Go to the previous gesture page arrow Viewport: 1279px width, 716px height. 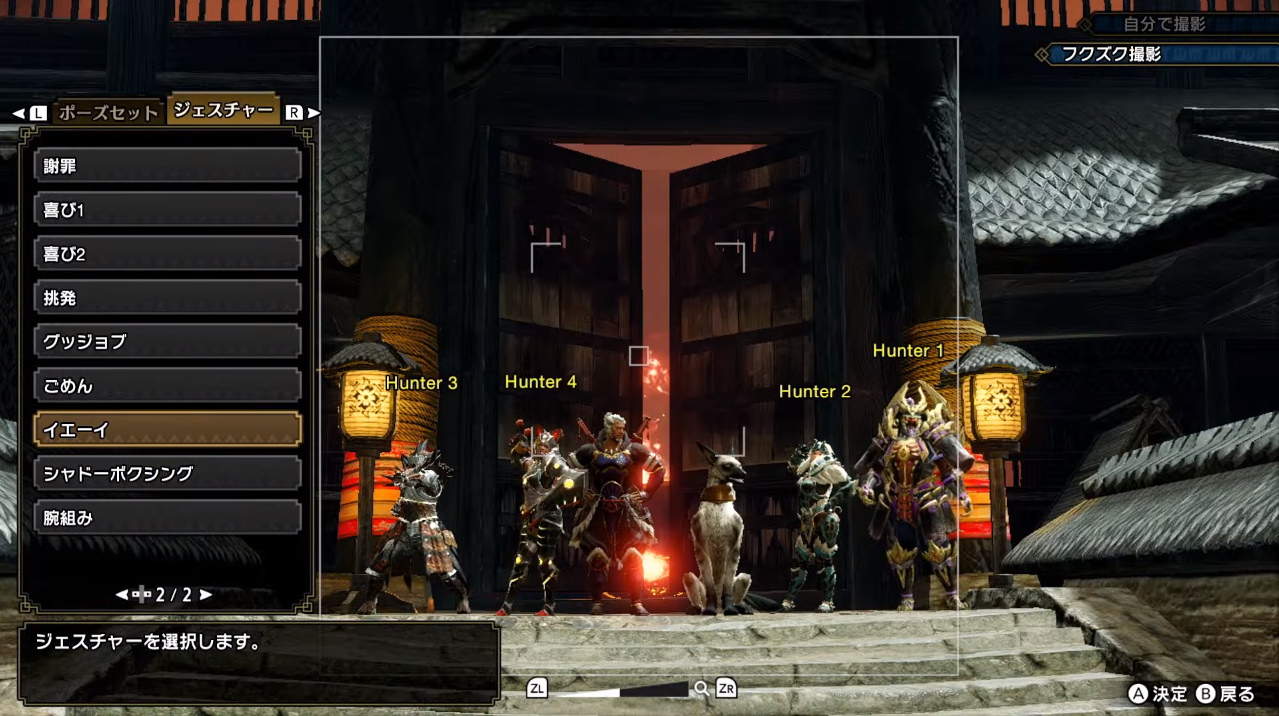point(122,595)
